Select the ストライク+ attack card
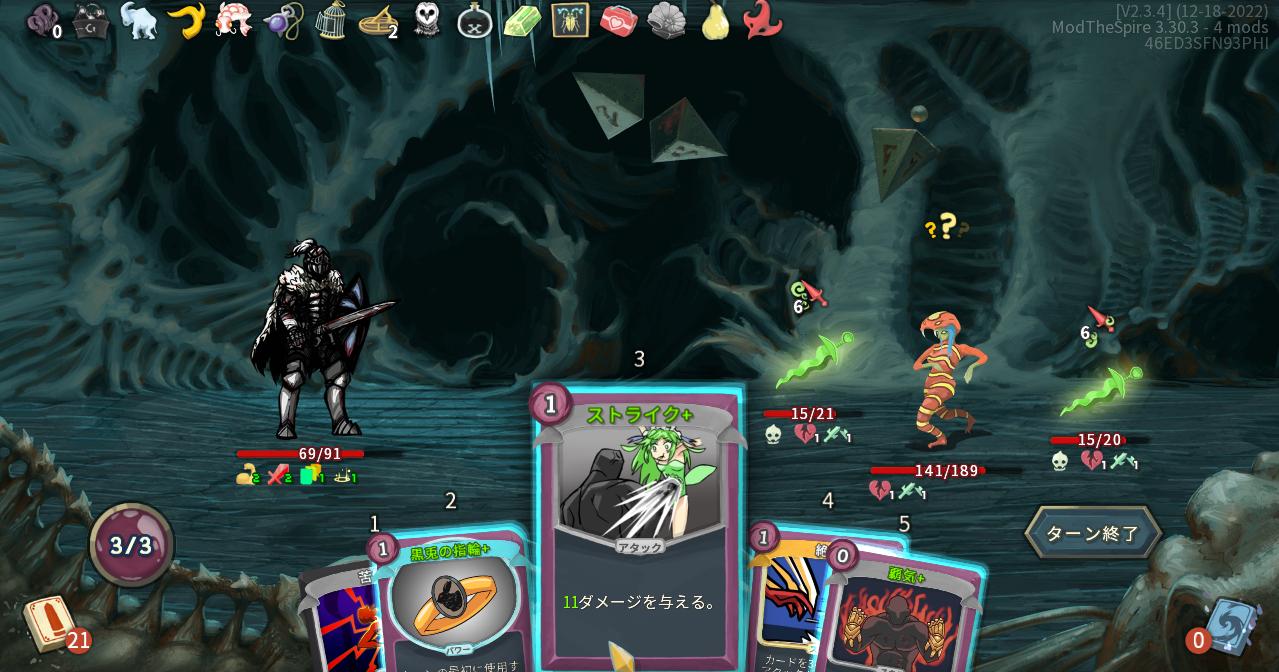Image resolution: width=1279 pixels, height=672 pixels. tap(639, 520)
